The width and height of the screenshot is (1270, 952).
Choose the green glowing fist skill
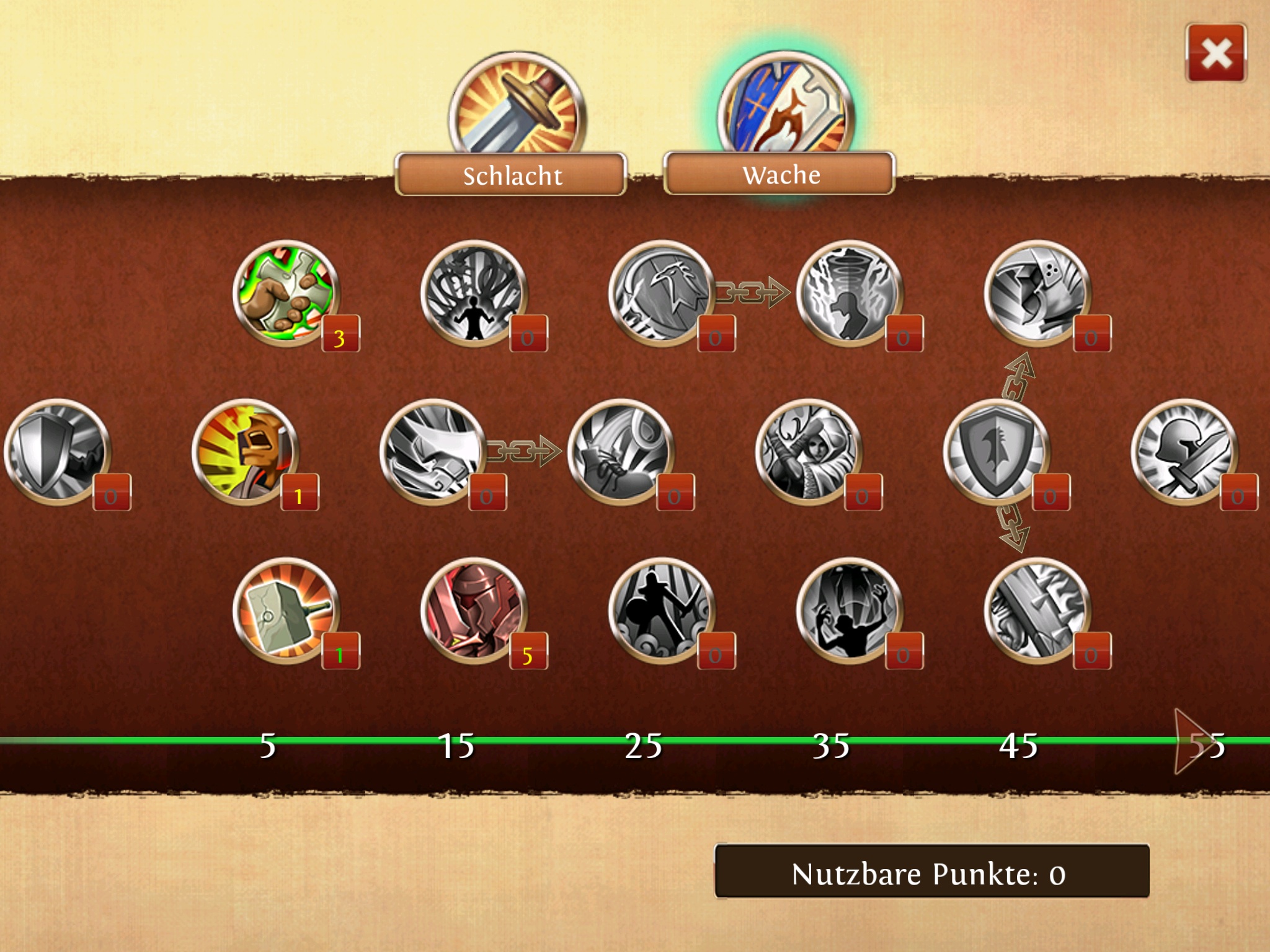[286, 294]
